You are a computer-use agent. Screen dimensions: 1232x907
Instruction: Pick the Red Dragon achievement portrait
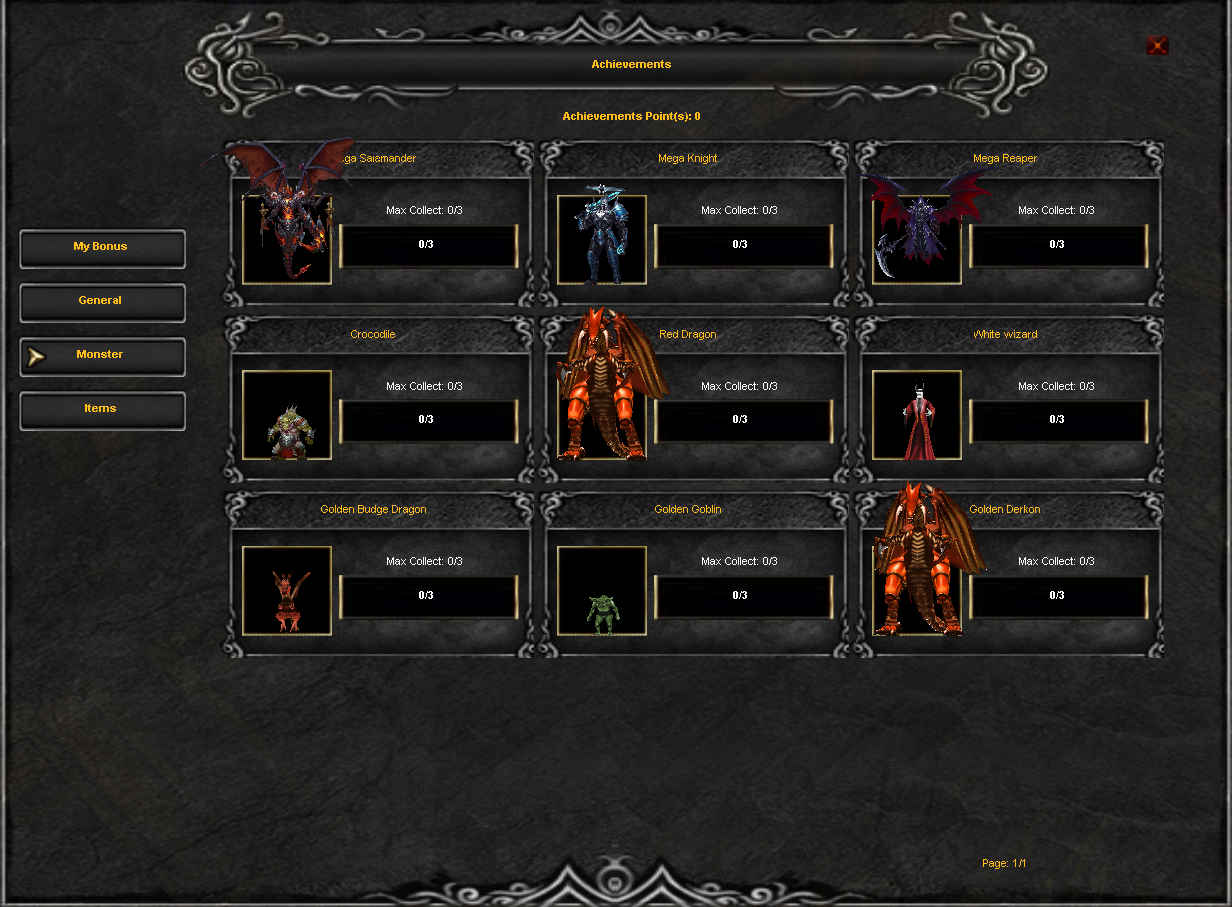pyautogui.click(x=602, y=415)
